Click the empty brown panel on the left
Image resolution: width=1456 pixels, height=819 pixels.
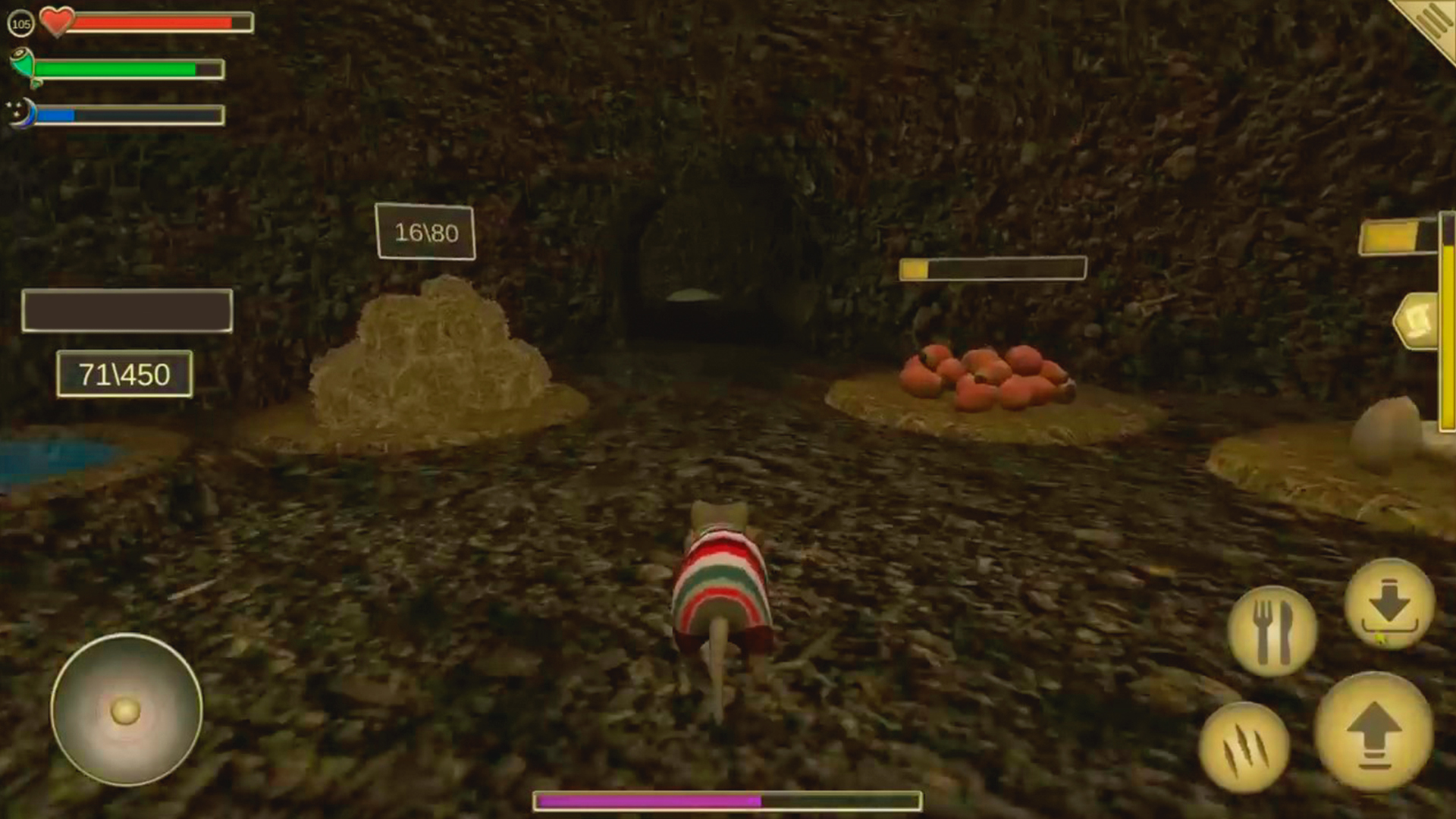tap(127, 309)
